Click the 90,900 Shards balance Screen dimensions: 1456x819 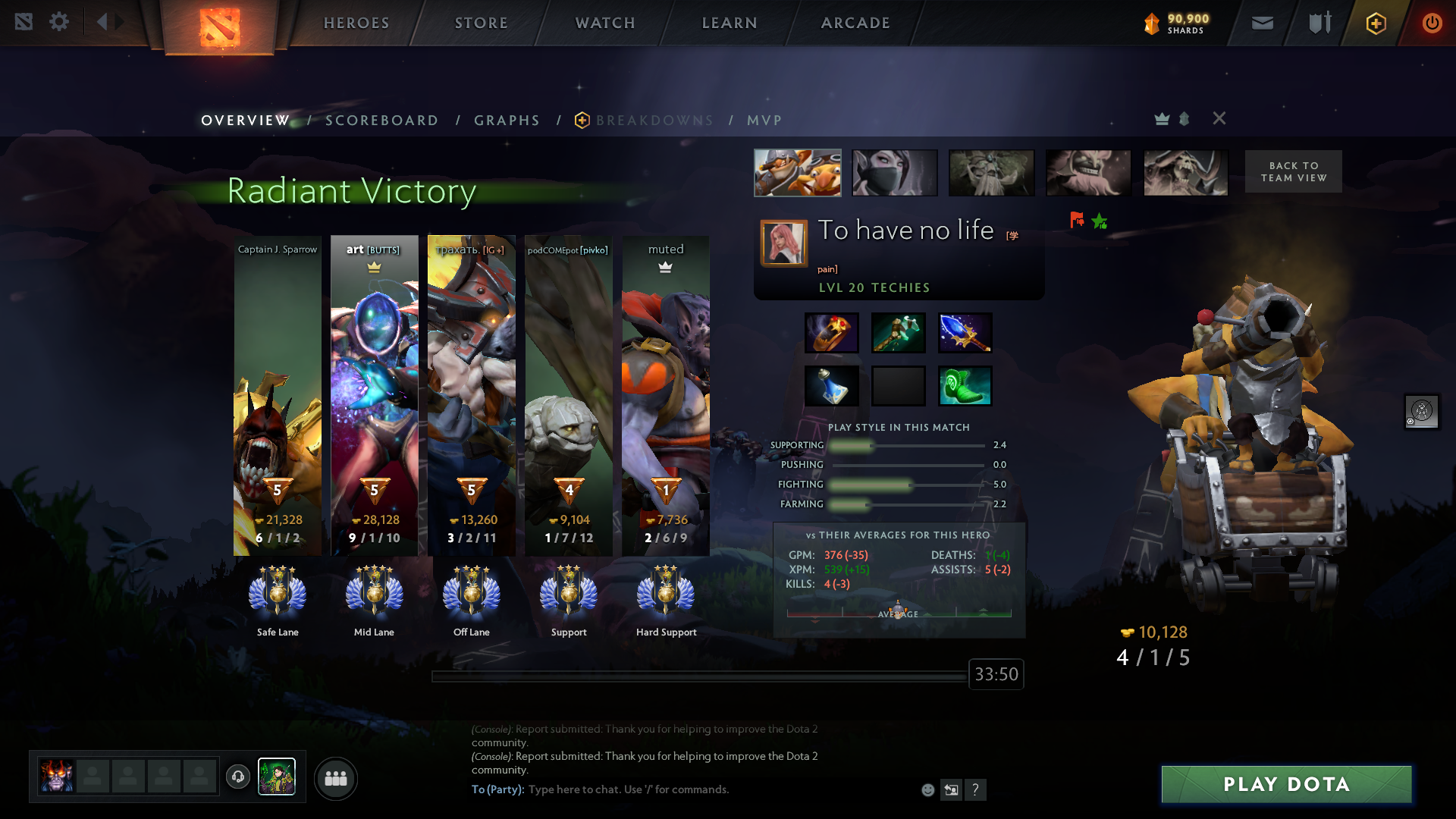pos(1177,24)
